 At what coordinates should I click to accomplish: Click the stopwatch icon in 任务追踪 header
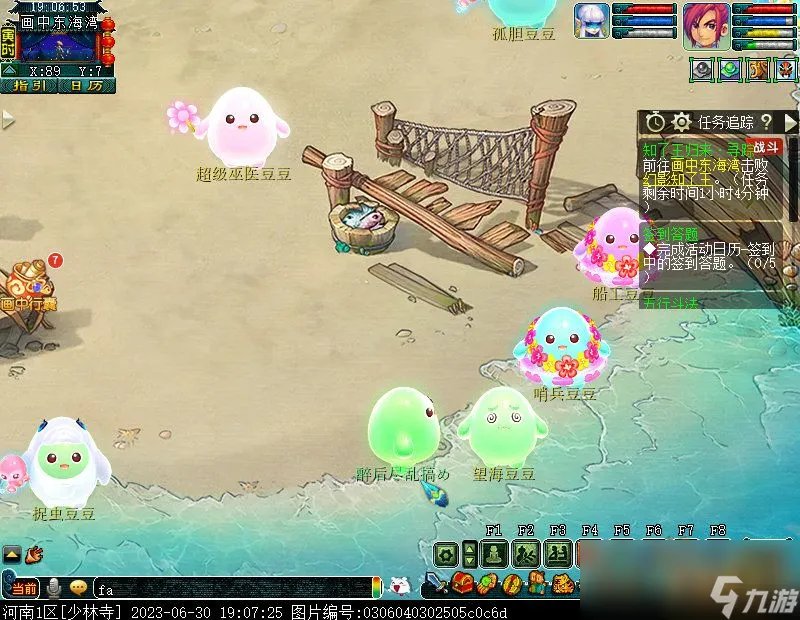pyautogui.click(x=655, y=122)
